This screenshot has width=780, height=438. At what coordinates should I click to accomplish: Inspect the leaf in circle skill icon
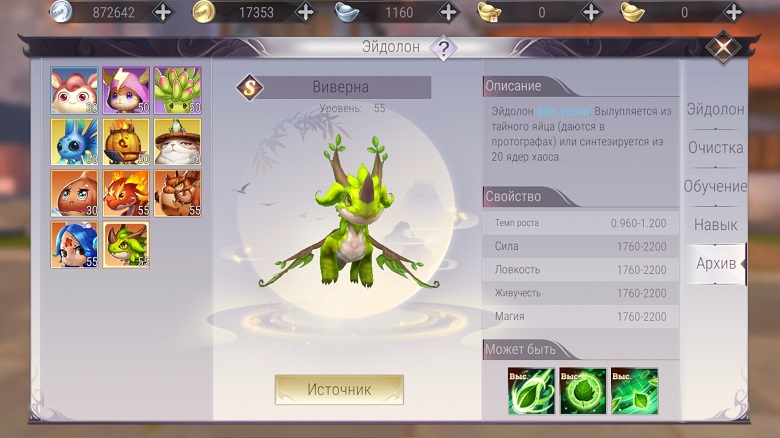[583, 391]
